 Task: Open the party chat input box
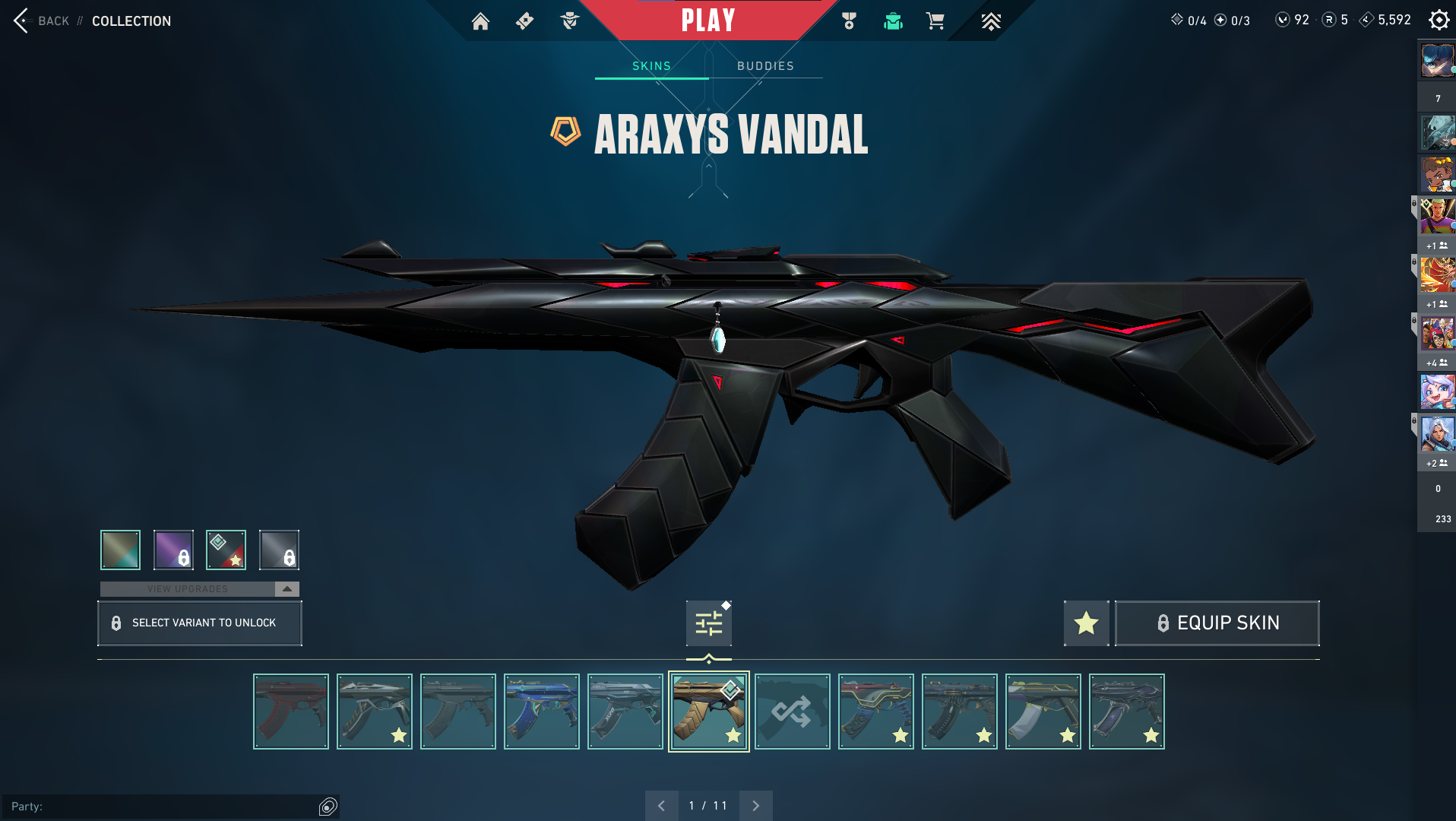(167, 807)
